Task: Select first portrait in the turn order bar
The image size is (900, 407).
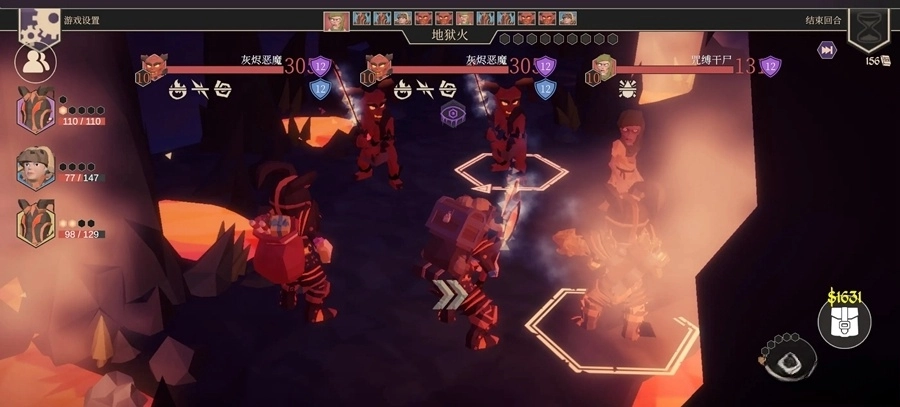Action: [336, 19]
